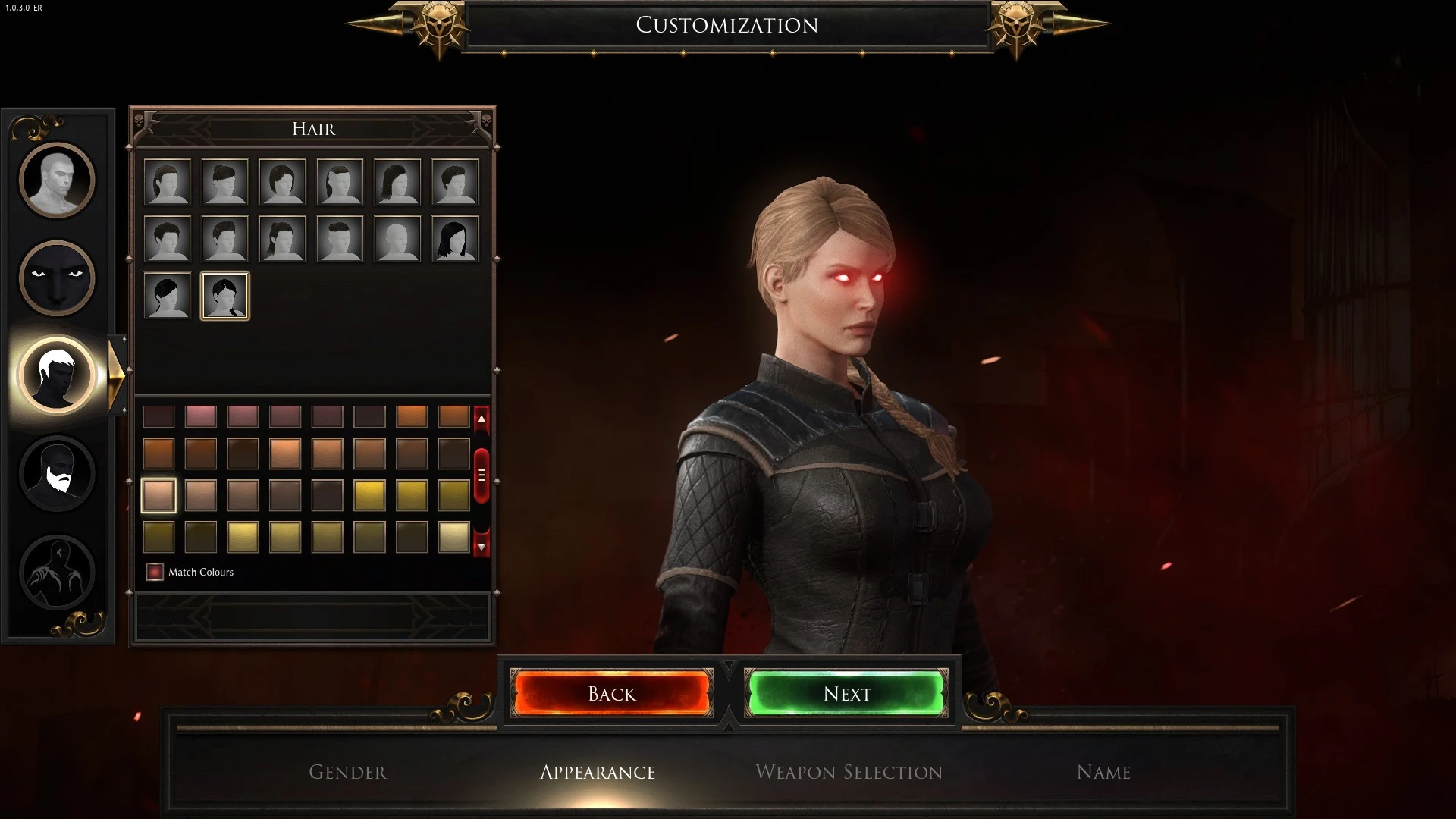The image size is (1456, 819).
Task: Open the eyes and face customization category
Action: click(x=57, y=278)
